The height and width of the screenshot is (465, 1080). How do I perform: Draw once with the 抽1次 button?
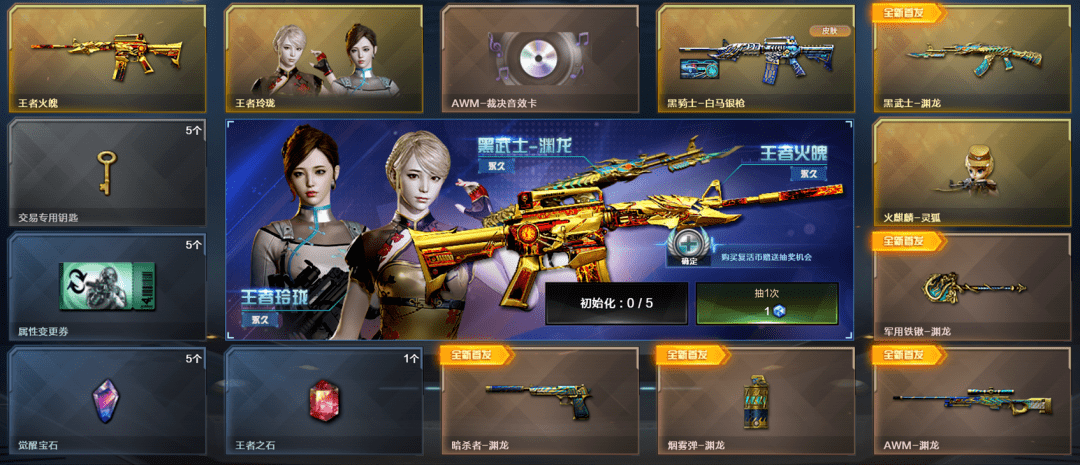point(767,303)
